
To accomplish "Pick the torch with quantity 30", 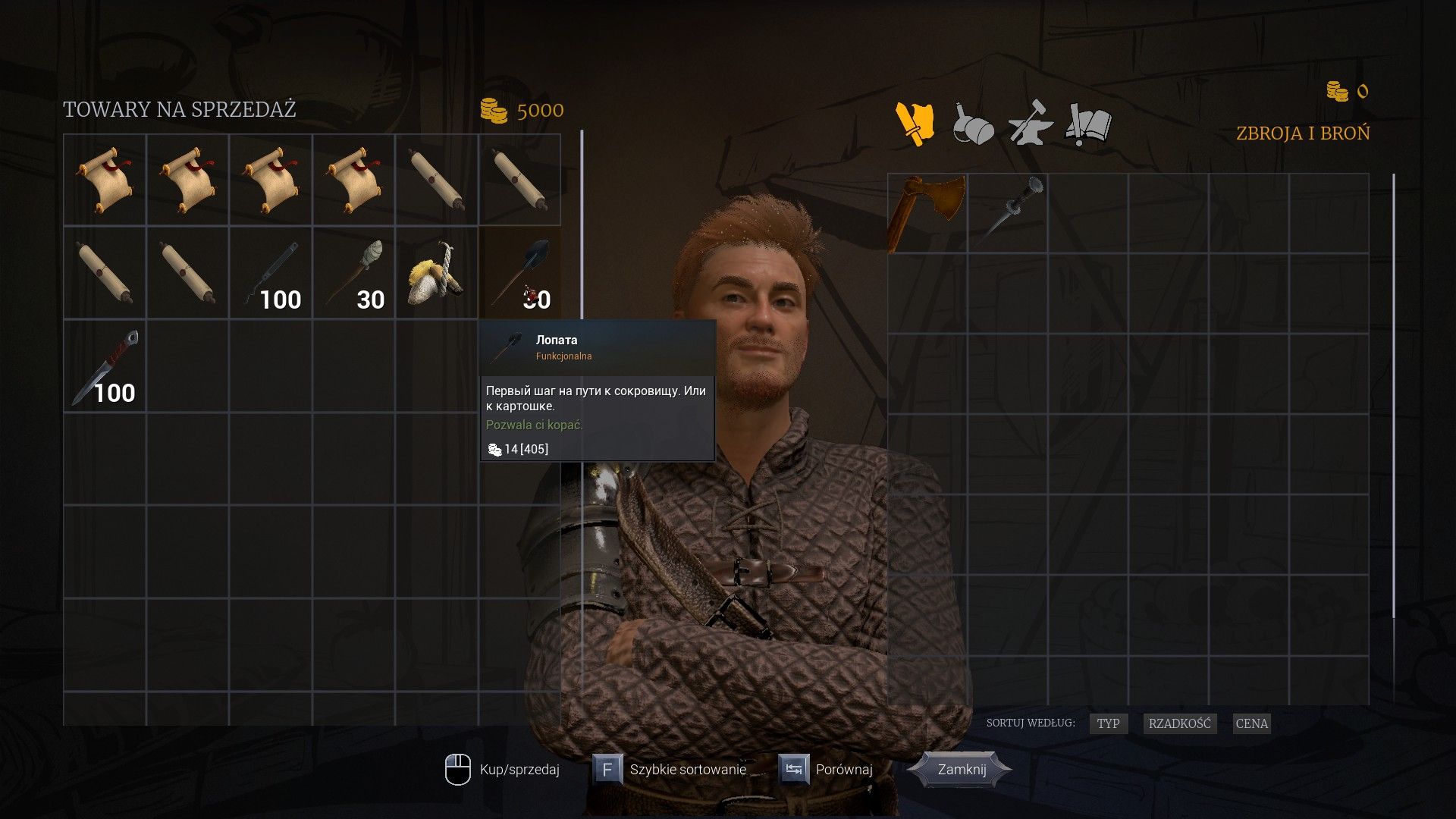I will click(354, 272).
